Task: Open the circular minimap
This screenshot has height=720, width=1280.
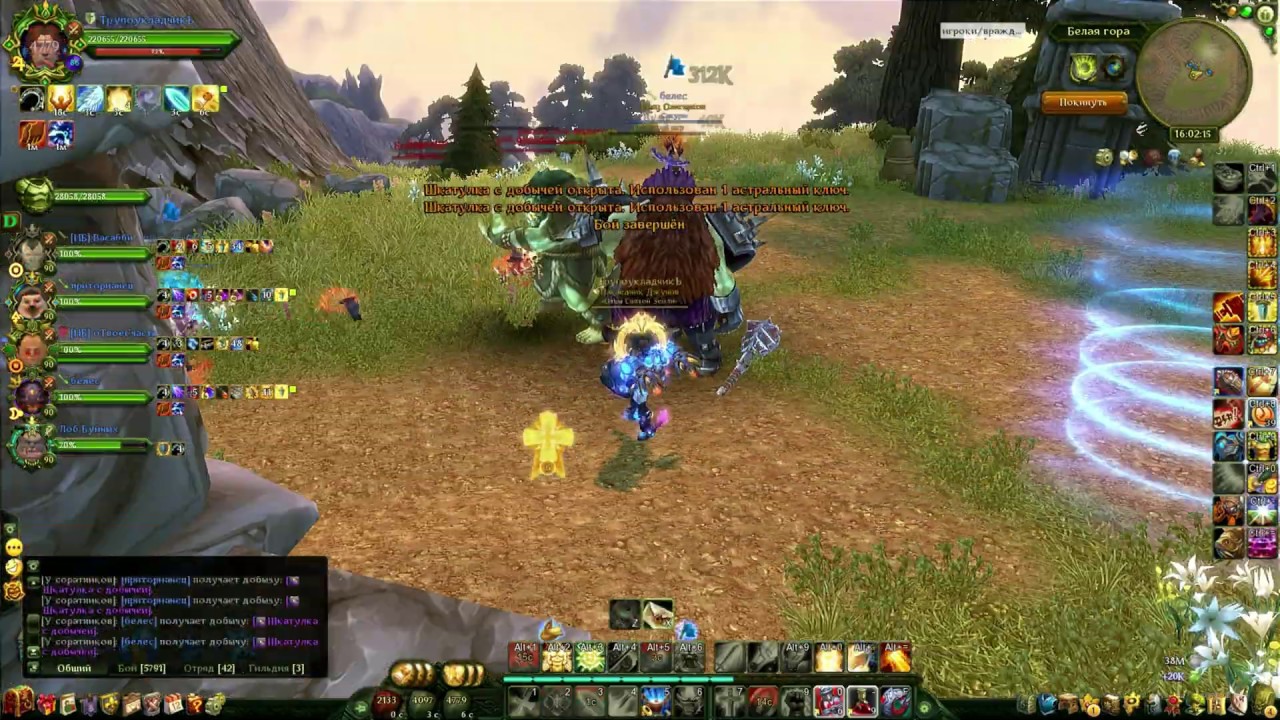Action: [x=1193, y=73]
